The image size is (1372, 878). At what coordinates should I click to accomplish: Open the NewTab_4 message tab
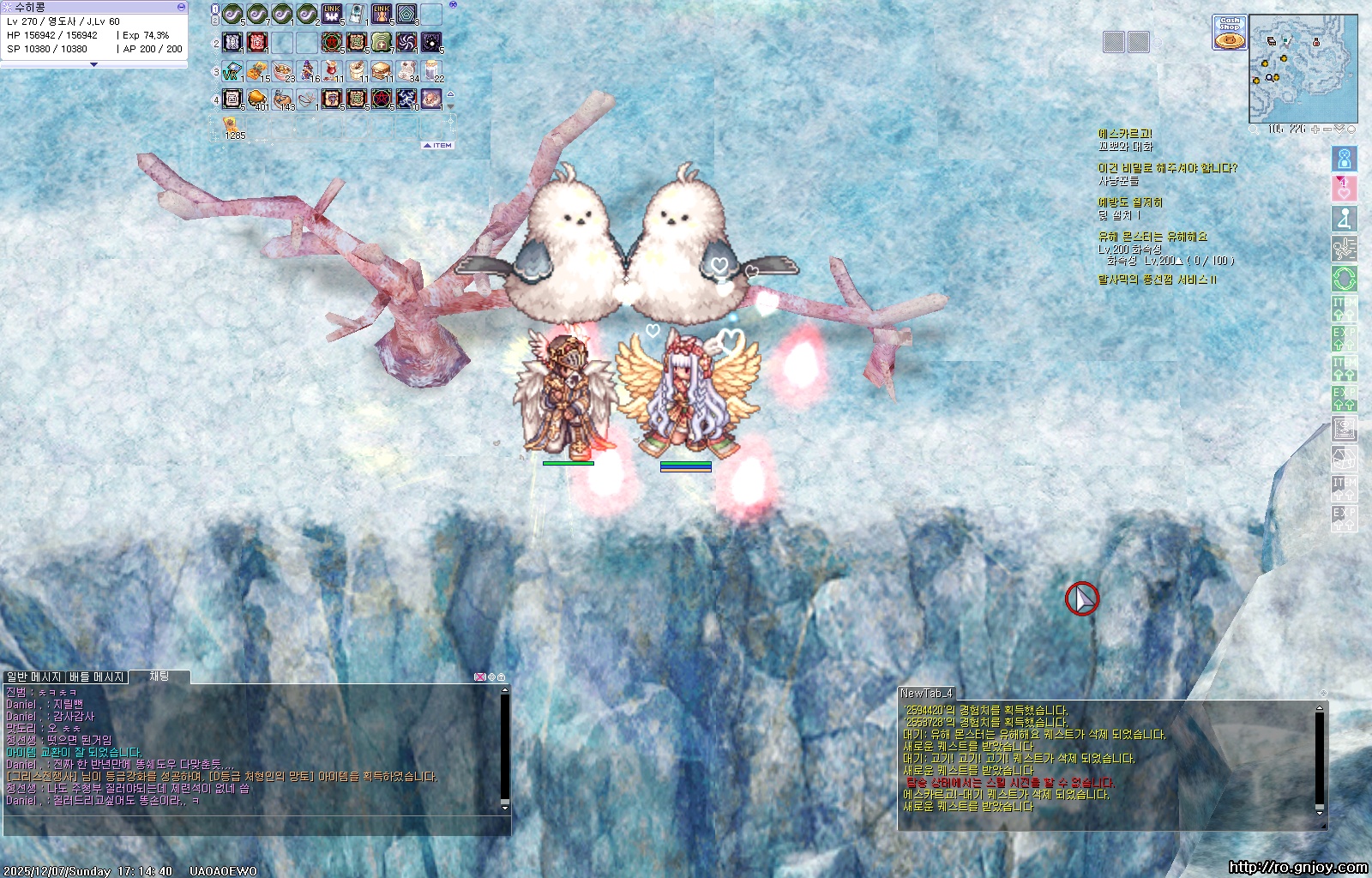926,693
